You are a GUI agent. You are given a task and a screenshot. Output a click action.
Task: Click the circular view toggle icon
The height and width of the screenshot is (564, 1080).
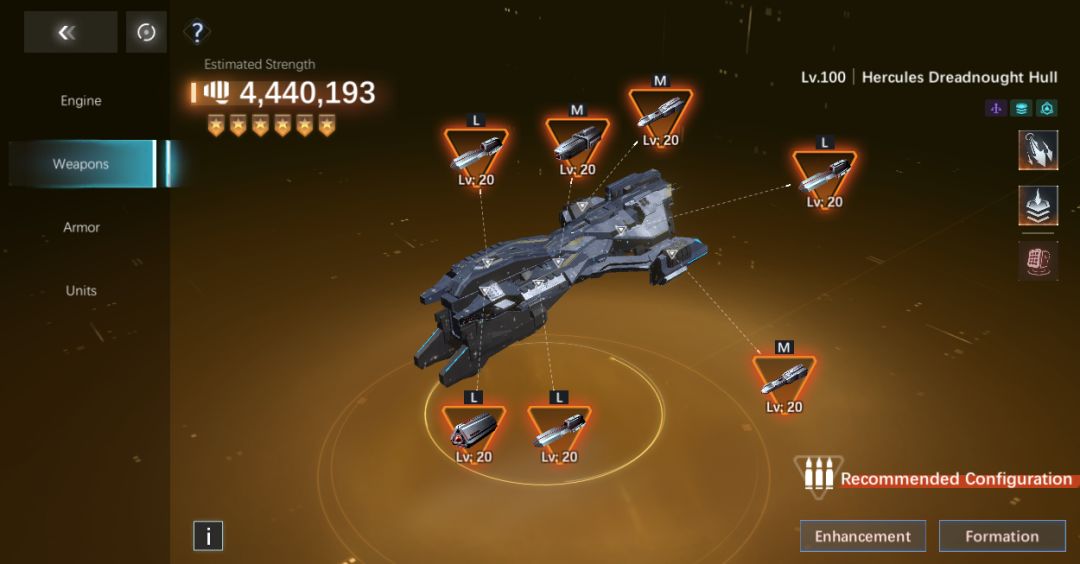point(146,33)
